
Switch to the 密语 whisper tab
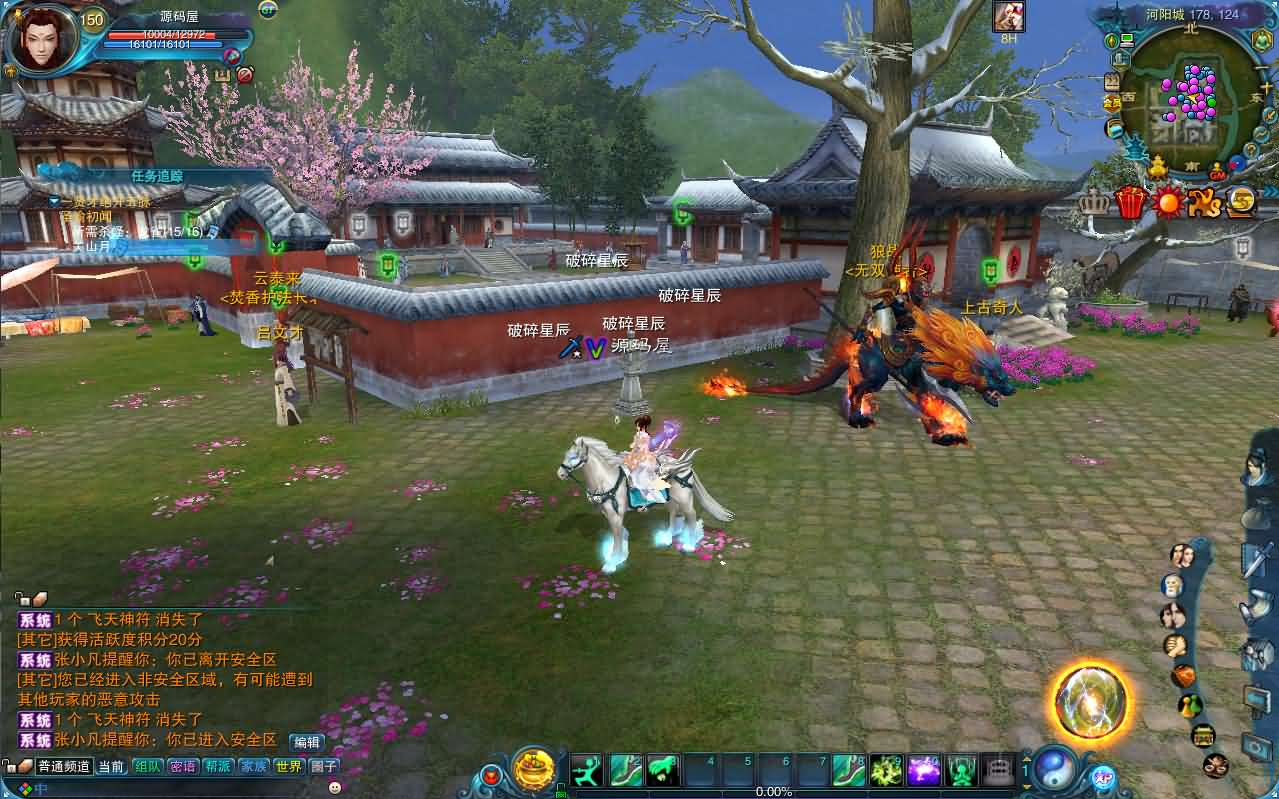click(183, 767)
